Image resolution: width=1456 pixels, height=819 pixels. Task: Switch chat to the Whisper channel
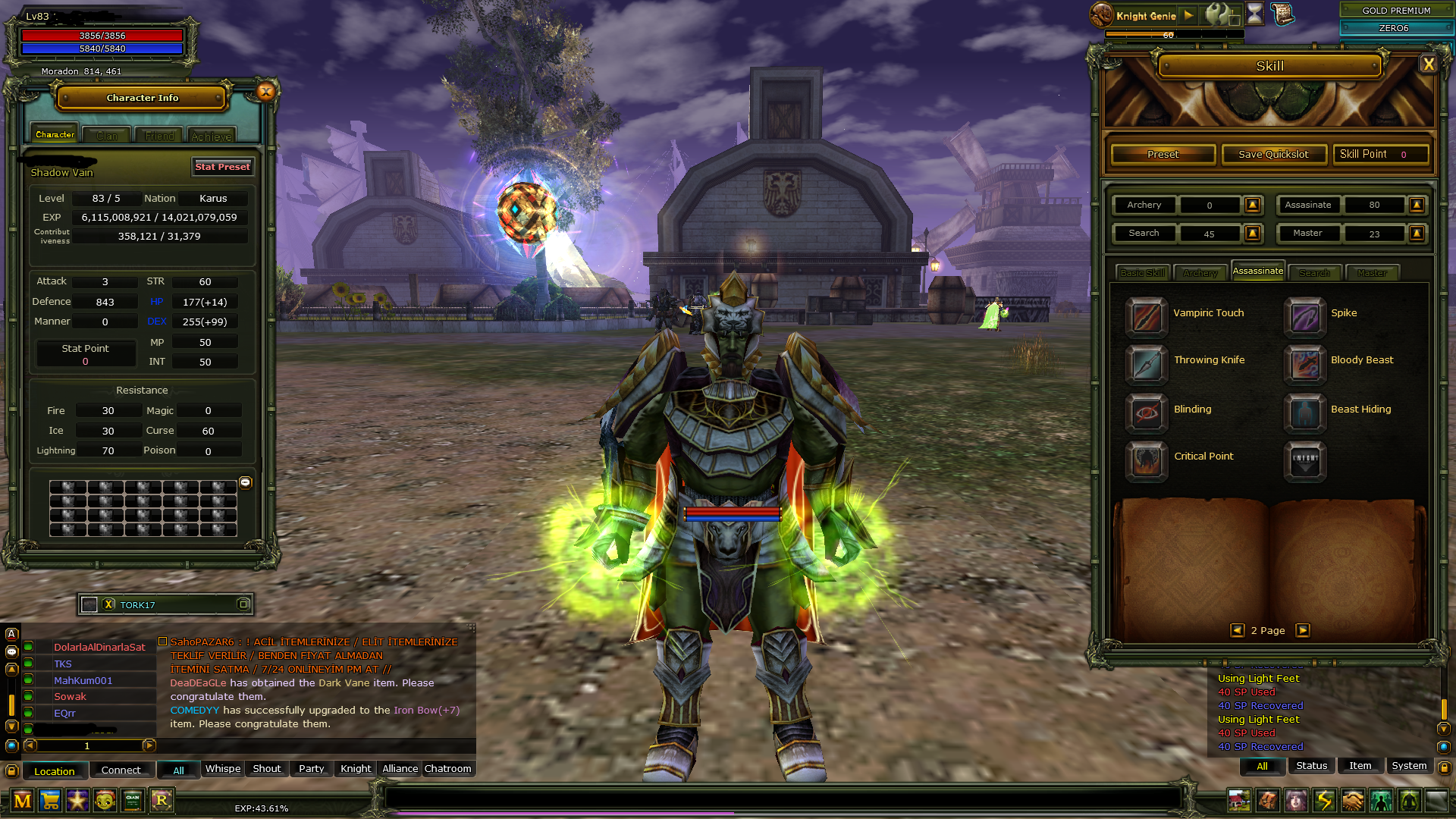point(223,769)
